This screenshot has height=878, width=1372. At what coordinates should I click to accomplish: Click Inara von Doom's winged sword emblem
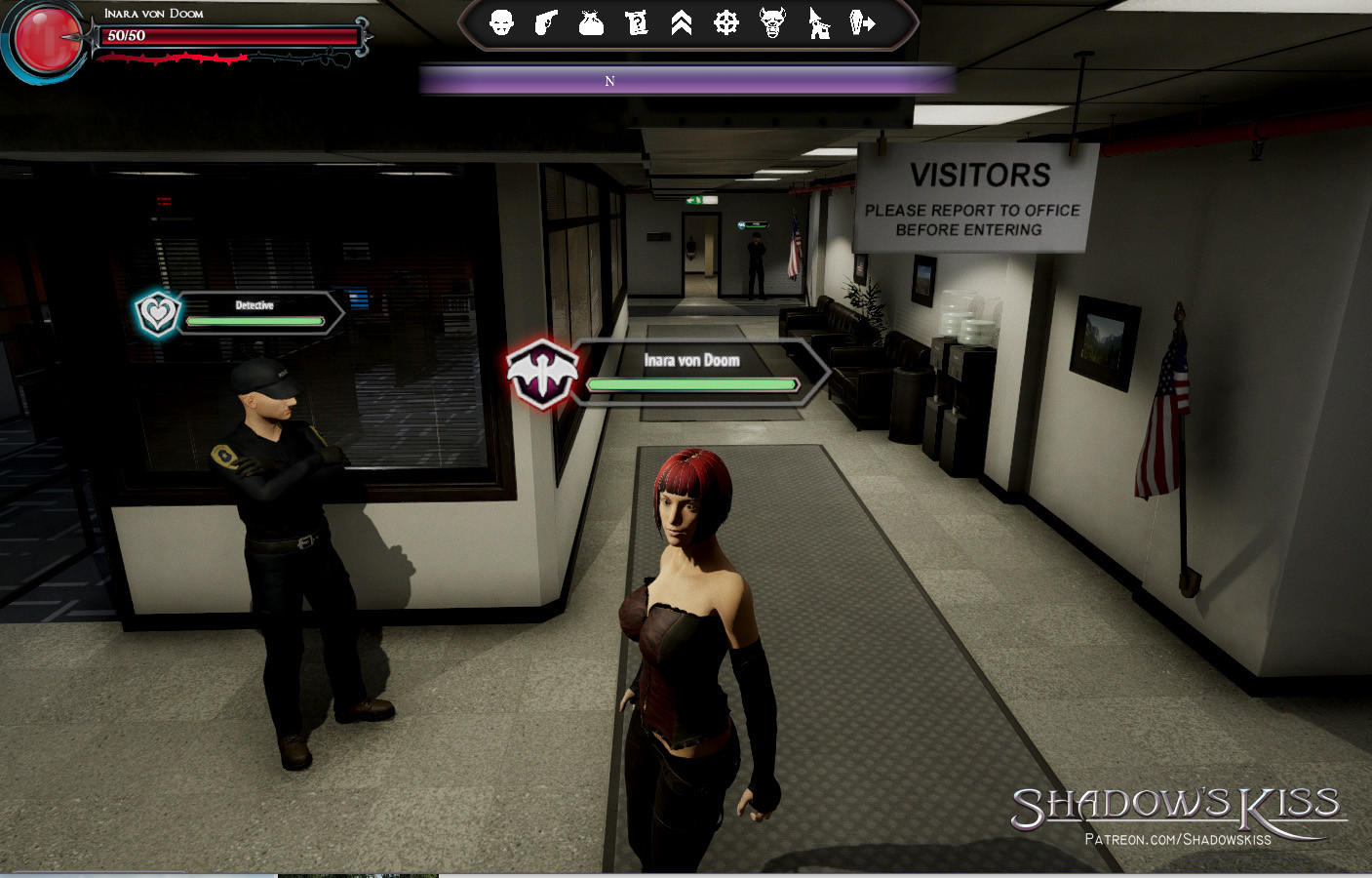[x=543, y=371]
